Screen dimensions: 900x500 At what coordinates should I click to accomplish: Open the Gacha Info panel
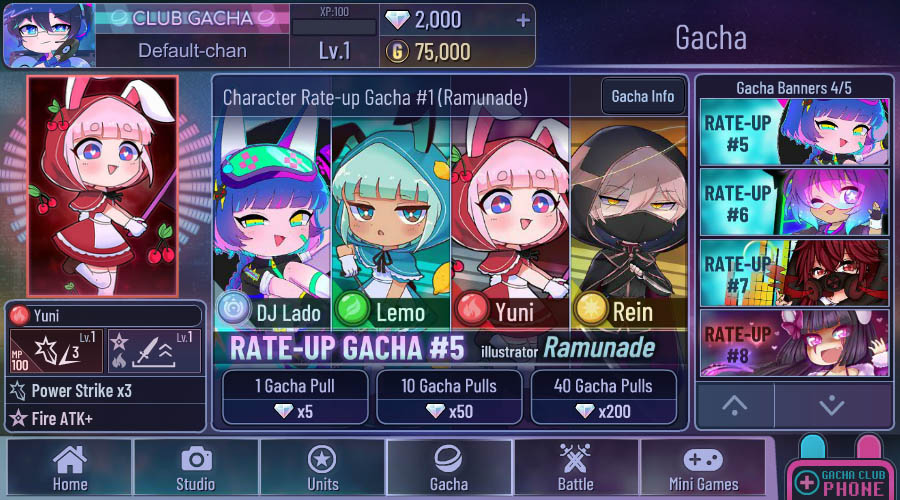[643, 97]
